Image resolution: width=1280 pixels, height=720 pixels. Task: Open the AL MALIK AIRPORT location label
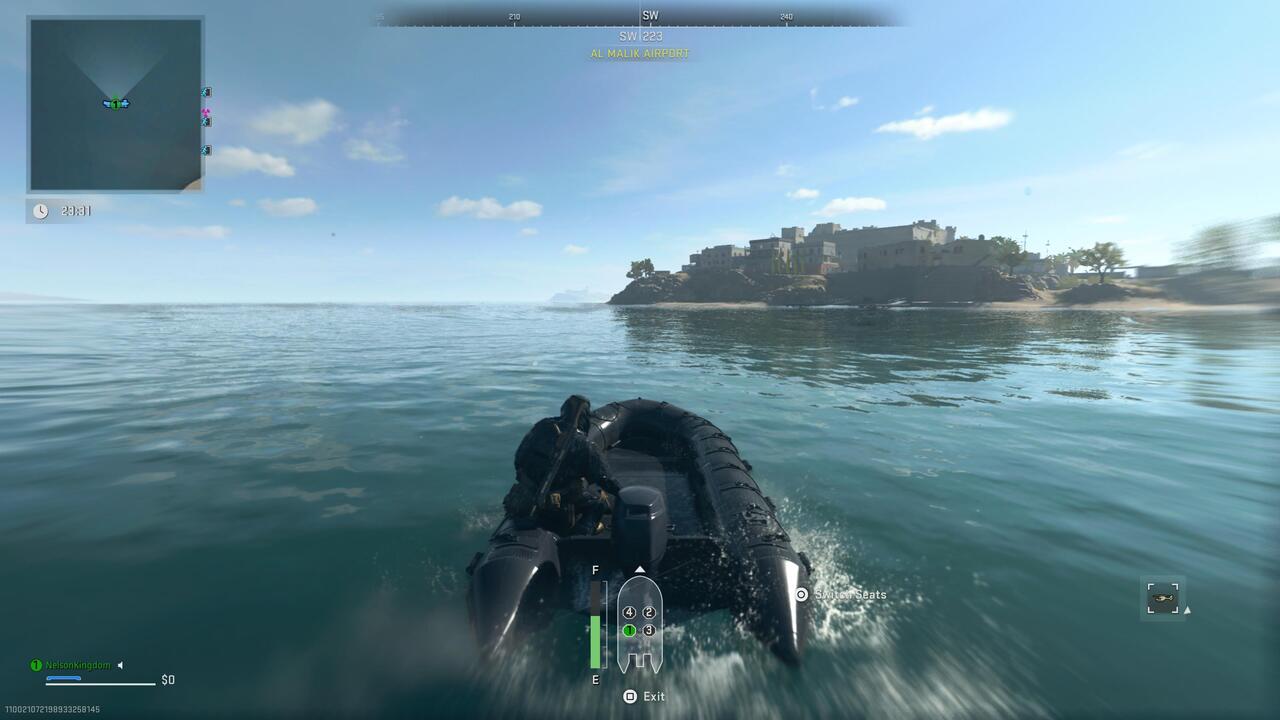pos(639,55)
